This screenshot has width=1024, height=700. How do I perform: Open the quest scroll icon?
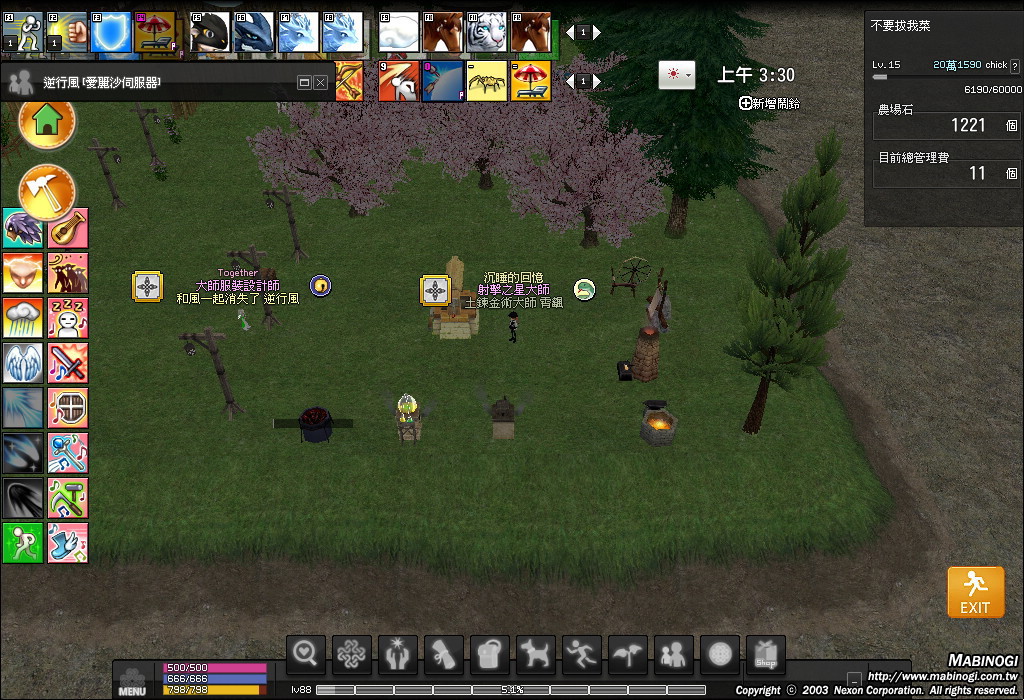tap(444, 655)
